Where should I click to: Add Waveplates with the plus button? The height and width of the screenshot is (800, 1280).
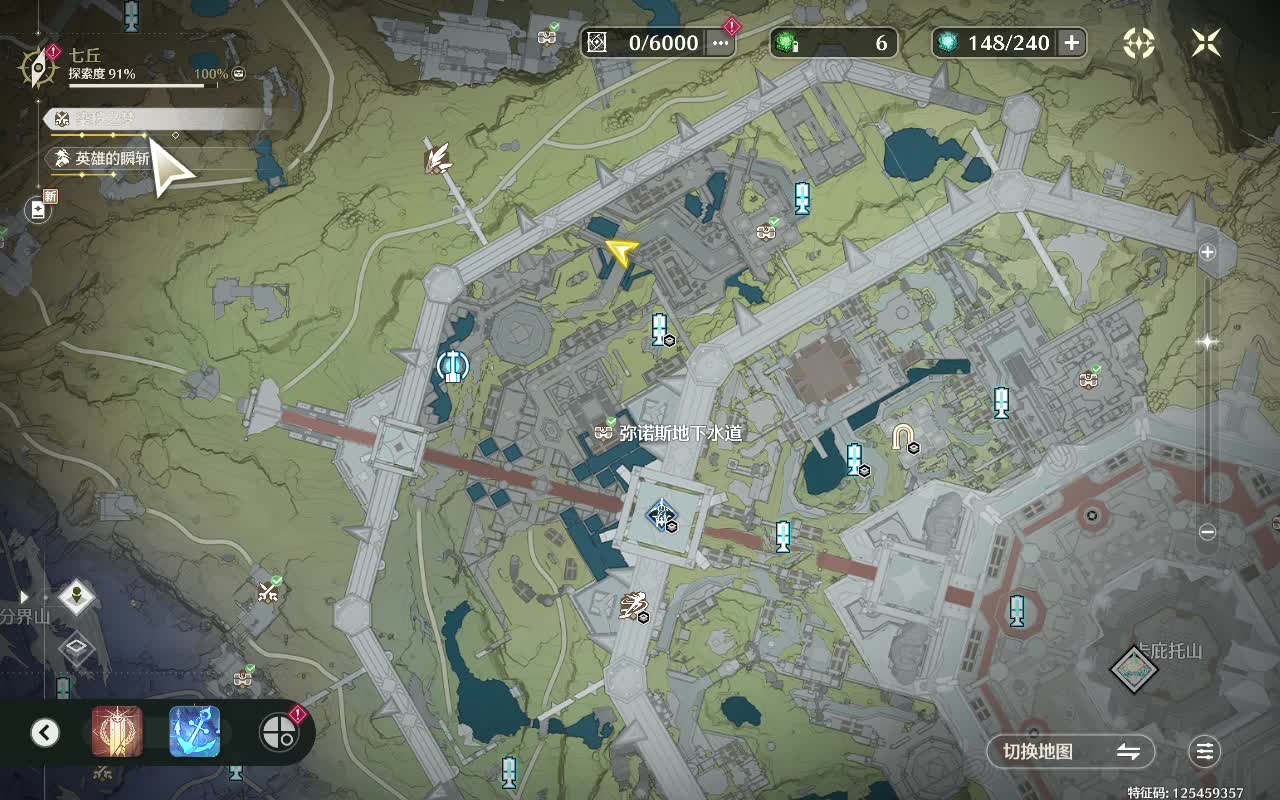coord(1071,42)
